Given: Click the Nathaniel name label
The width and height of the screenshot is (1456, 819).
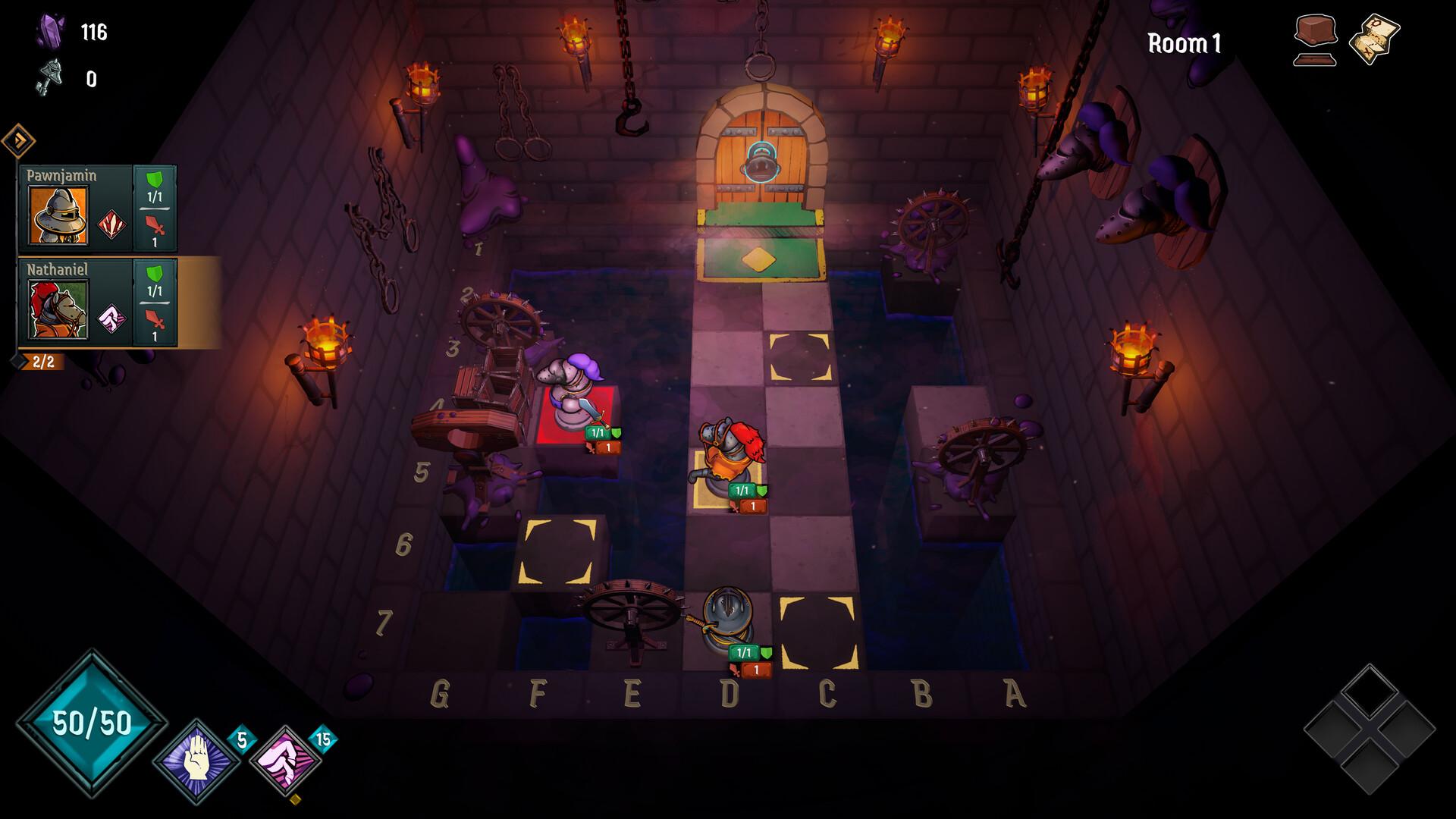Looking at the screenshot, I should (57, 268).
